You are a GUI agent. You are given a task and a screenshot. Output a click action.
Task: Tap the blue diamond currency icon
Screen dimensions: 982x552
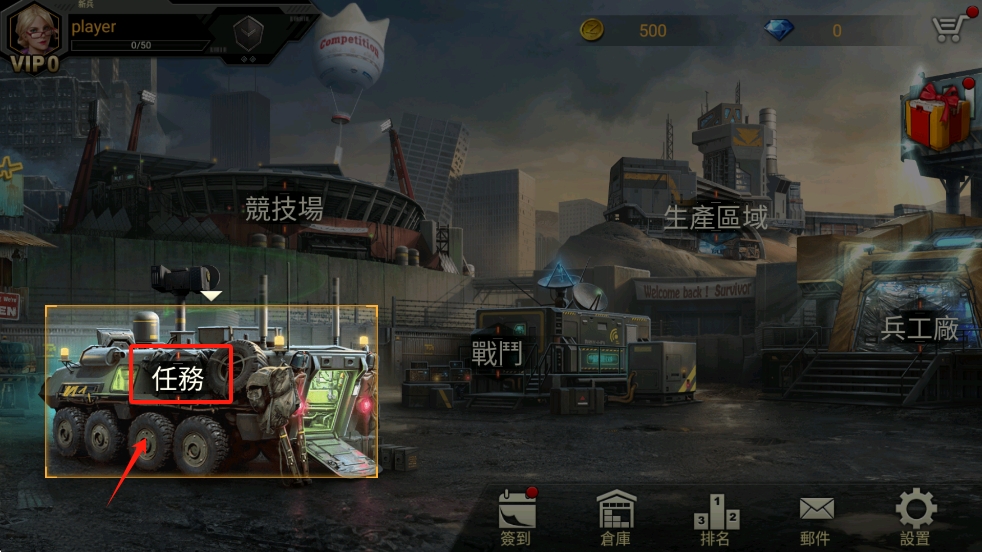tap(779, 30)
